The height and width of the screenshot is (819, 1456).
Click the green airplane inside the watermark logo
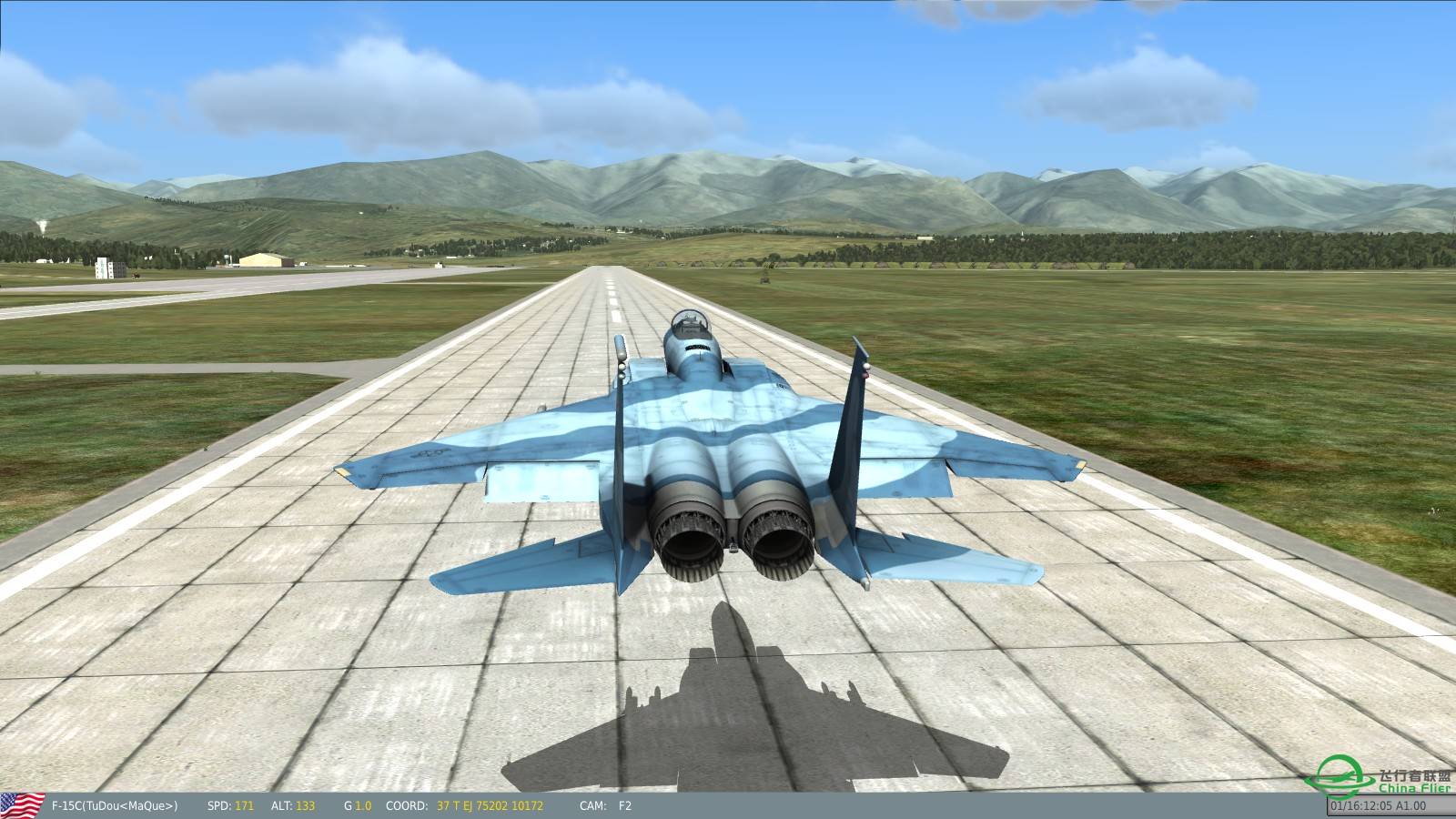[1340, 777]
